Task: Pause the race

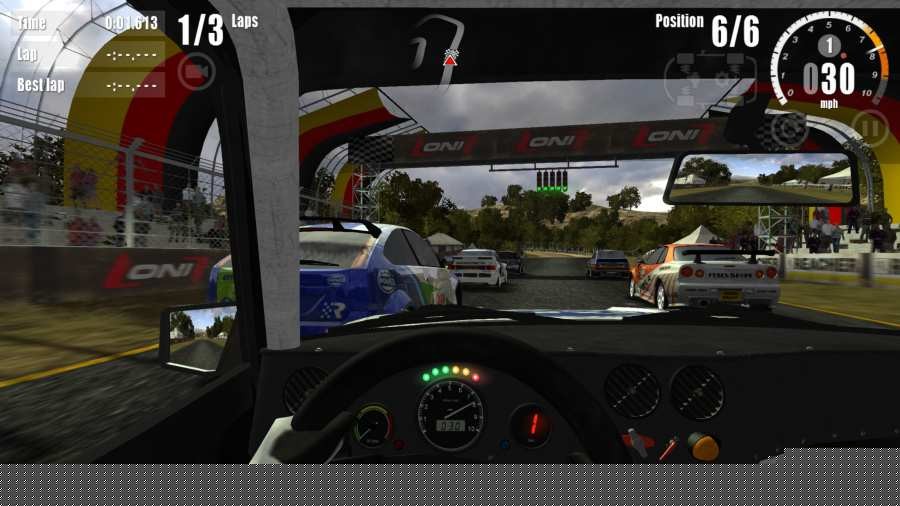Action: (x=870, y=129)
